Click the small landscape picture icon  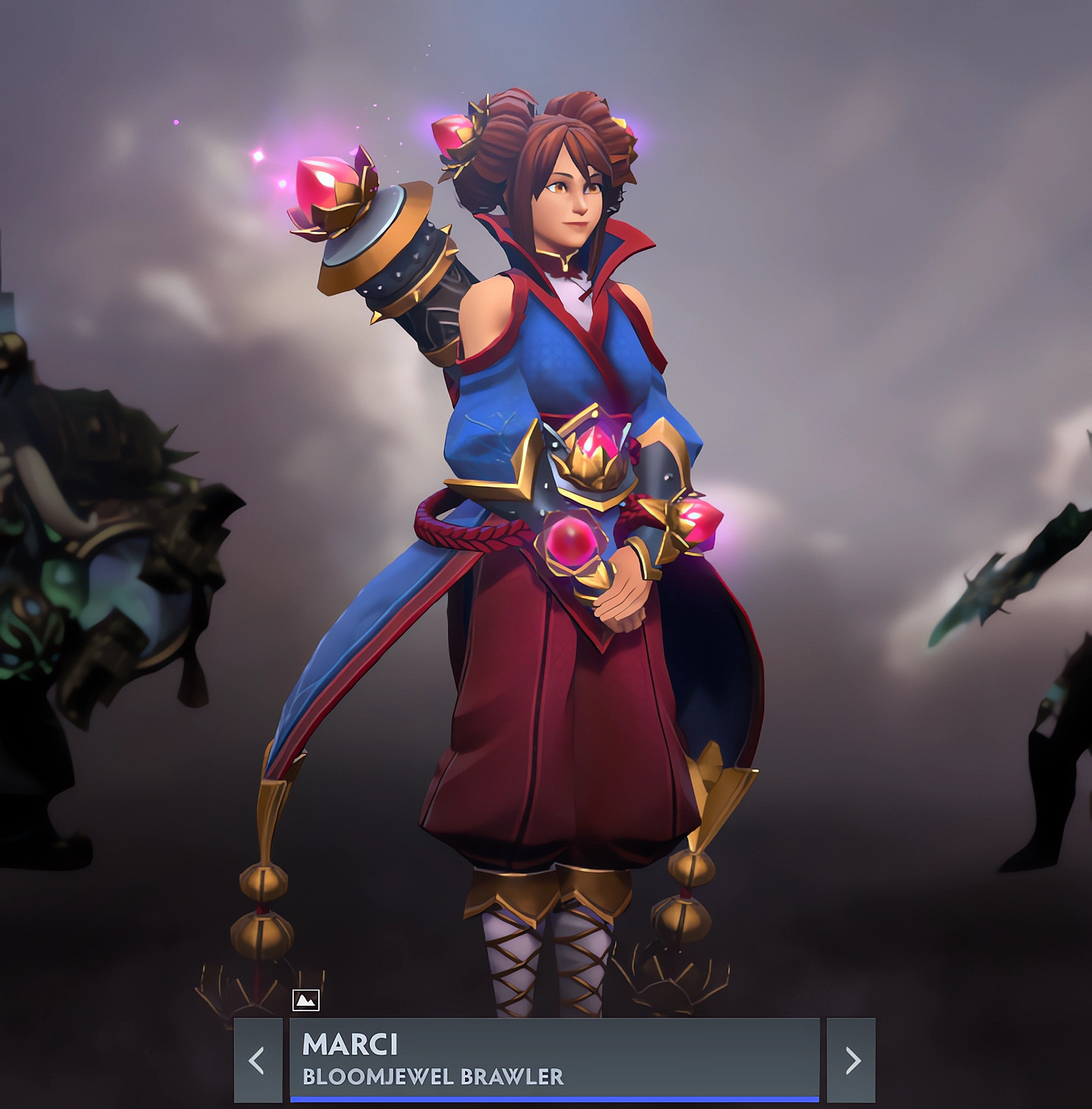[306, 999]
